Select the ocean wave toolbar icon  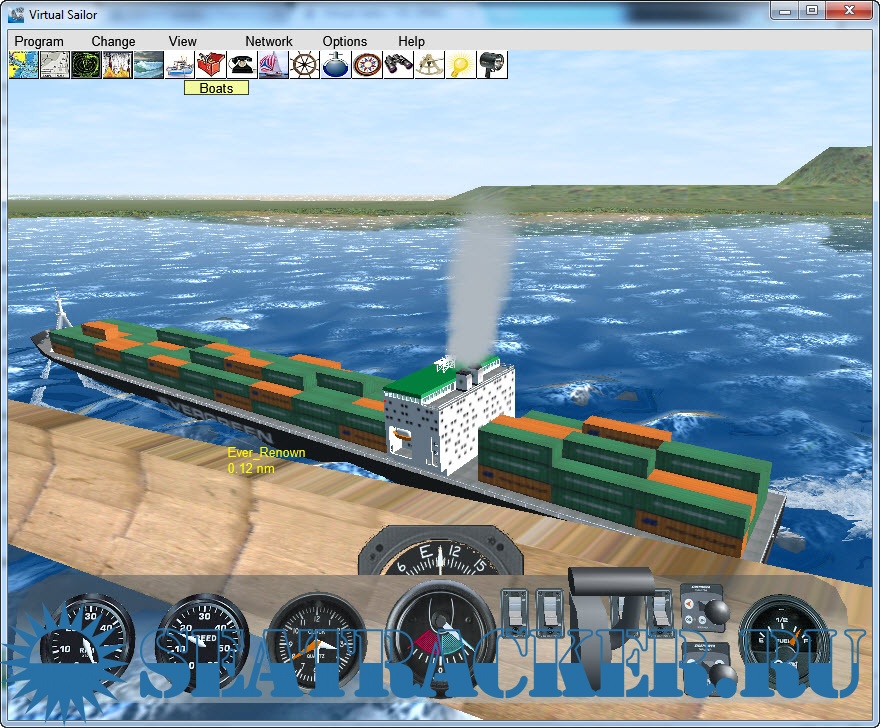point(148,65)
